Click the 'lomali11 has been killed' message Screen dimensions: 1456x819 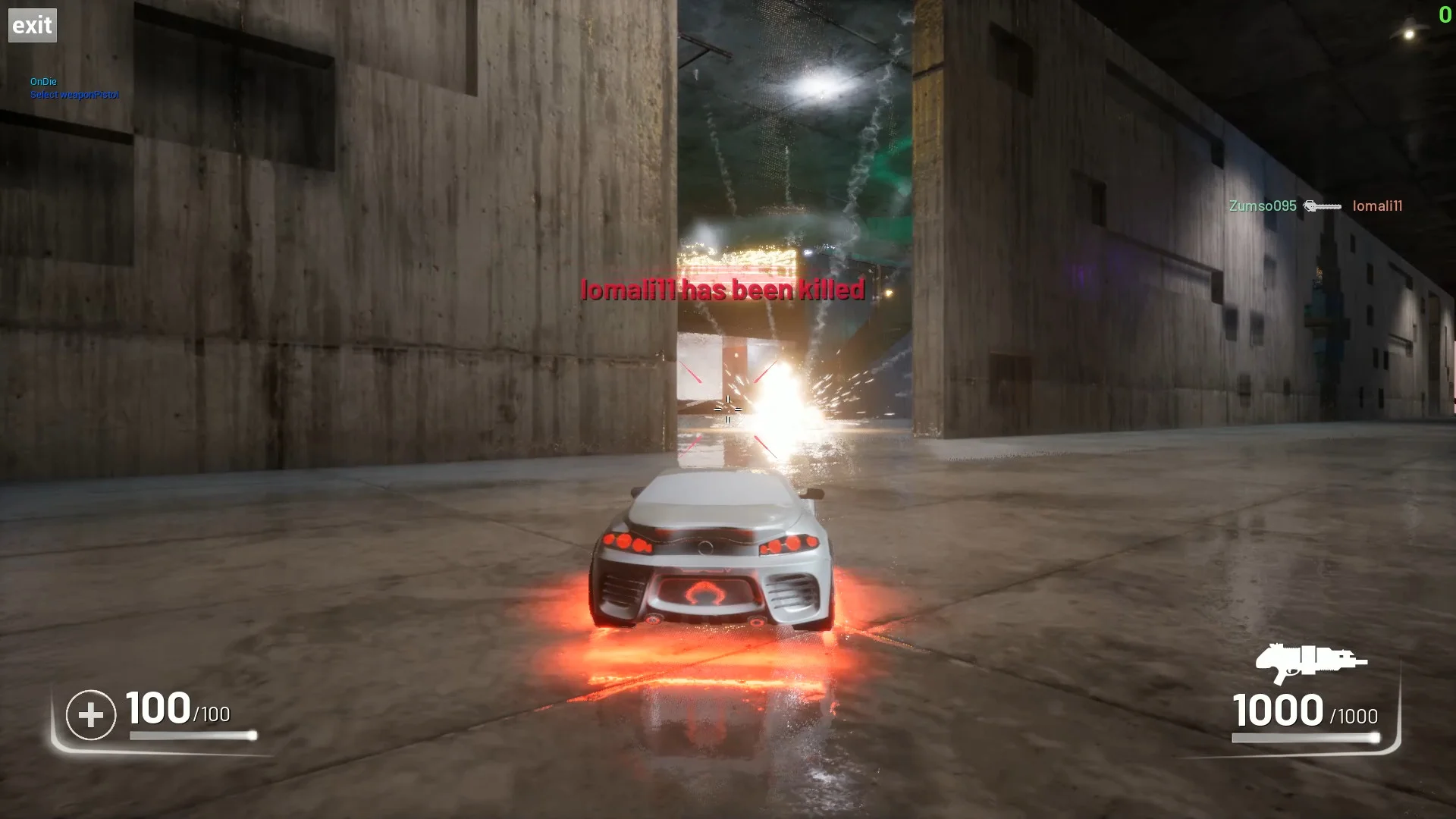722,289
